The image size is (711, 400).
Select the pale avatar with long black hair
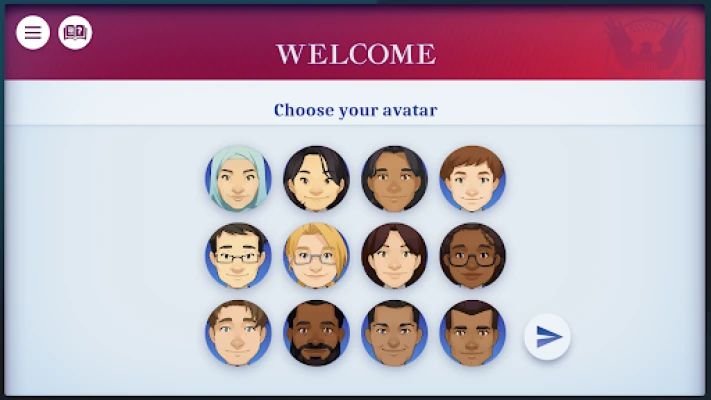[x=316, y=179]
